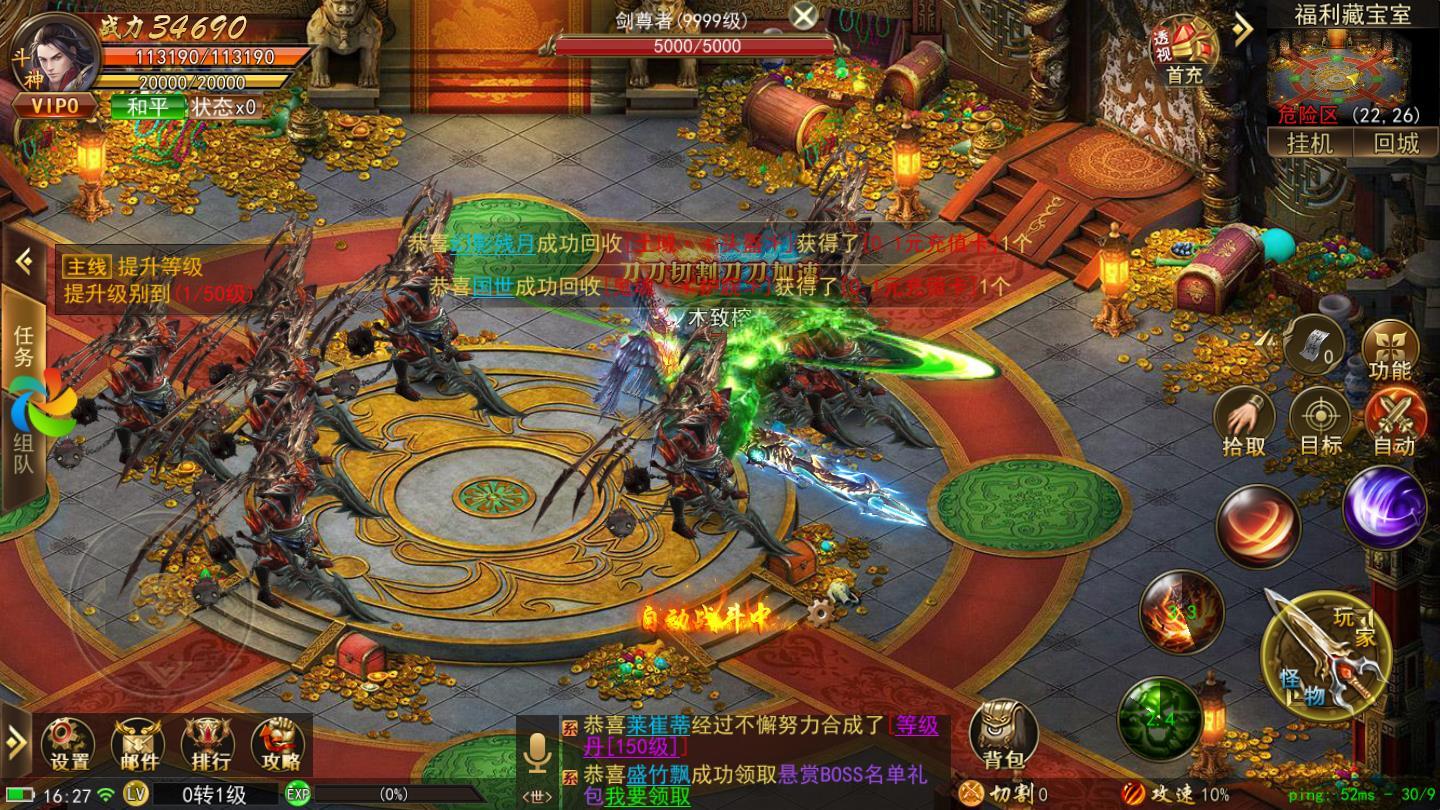1440x810 pixels.
Task: Open the 首充 first recharge offer
Action: click(1184, 54)
